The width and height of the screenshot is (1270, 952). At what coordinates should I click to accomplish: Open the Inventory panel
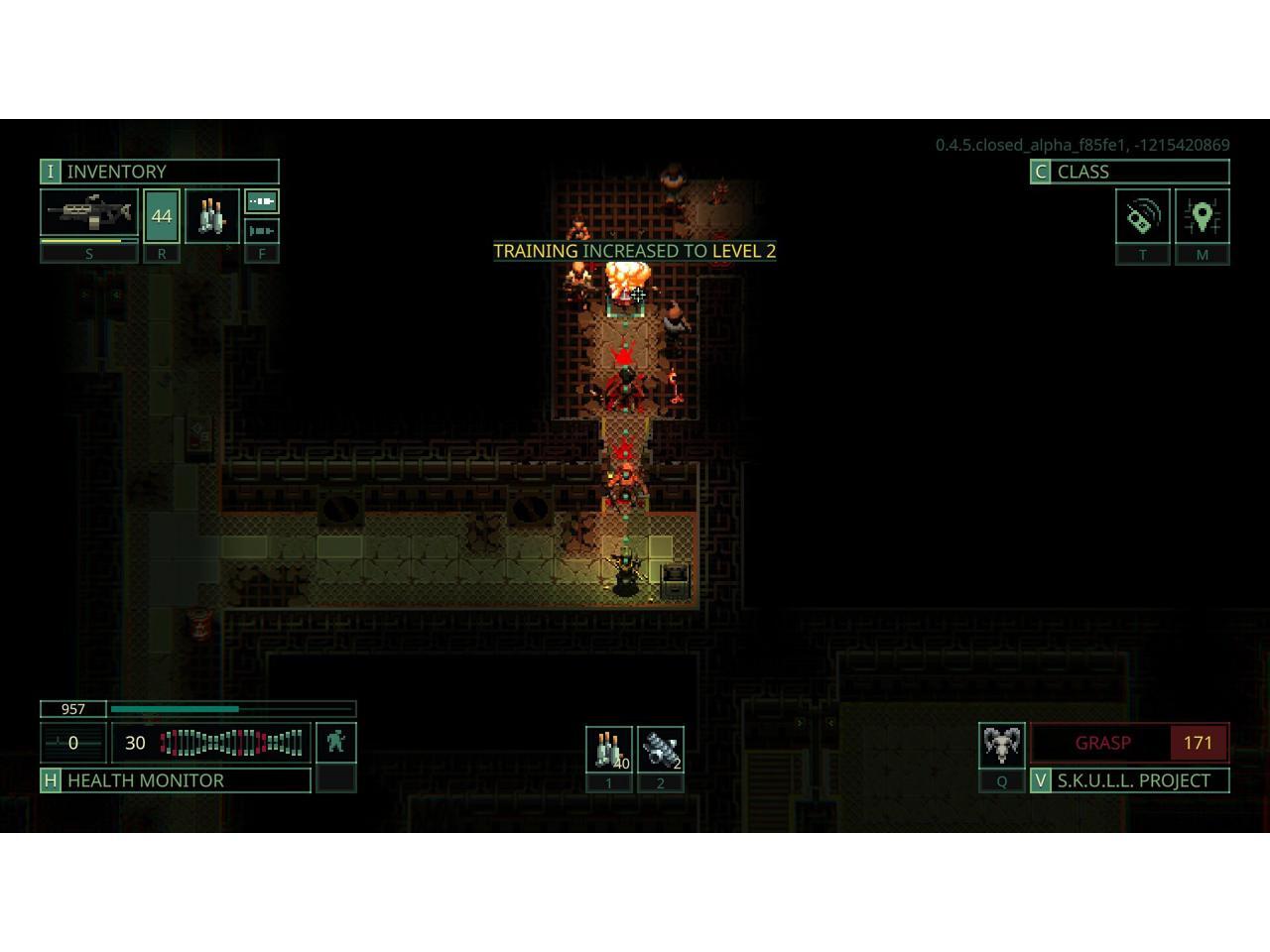tap(159, 172)
